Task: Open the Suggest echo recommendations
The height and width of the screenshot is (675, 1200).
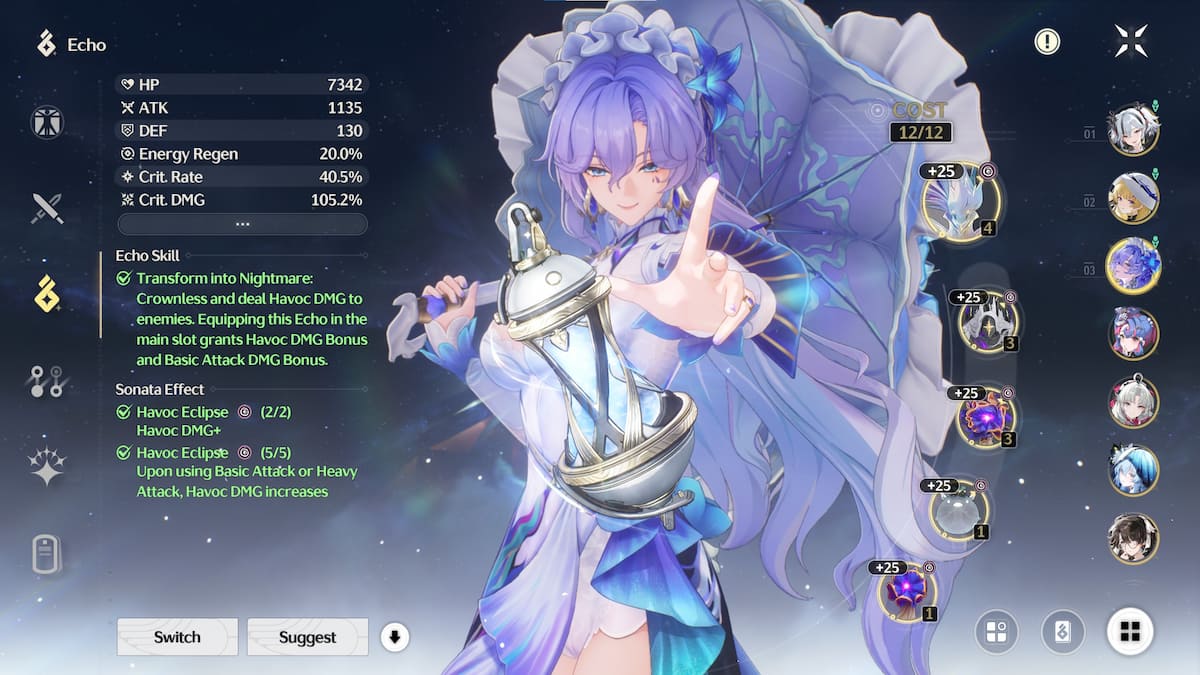Action: 307,637
